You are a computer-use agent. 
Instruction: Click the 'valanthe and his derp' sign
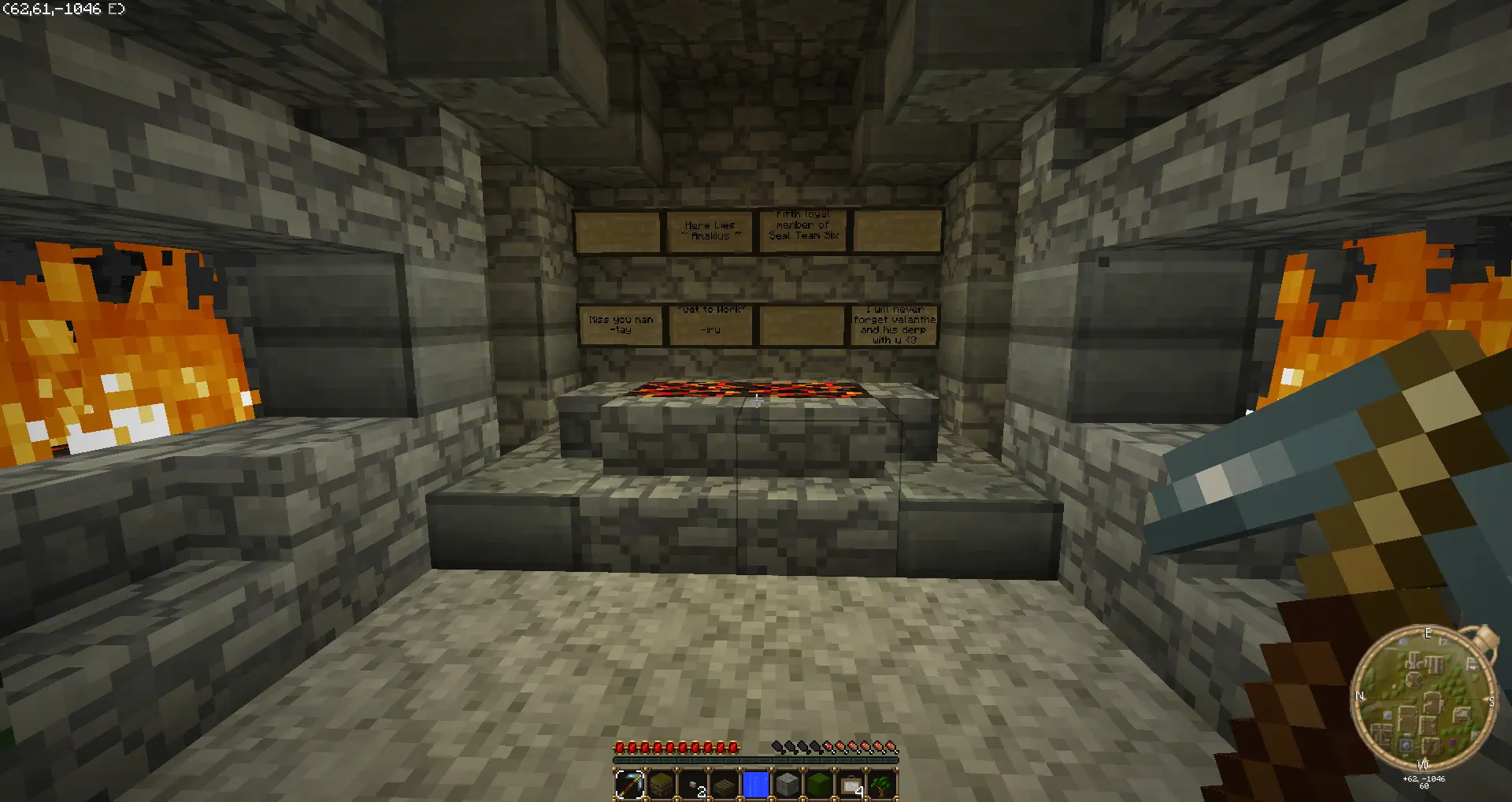[x=894, y=325]
